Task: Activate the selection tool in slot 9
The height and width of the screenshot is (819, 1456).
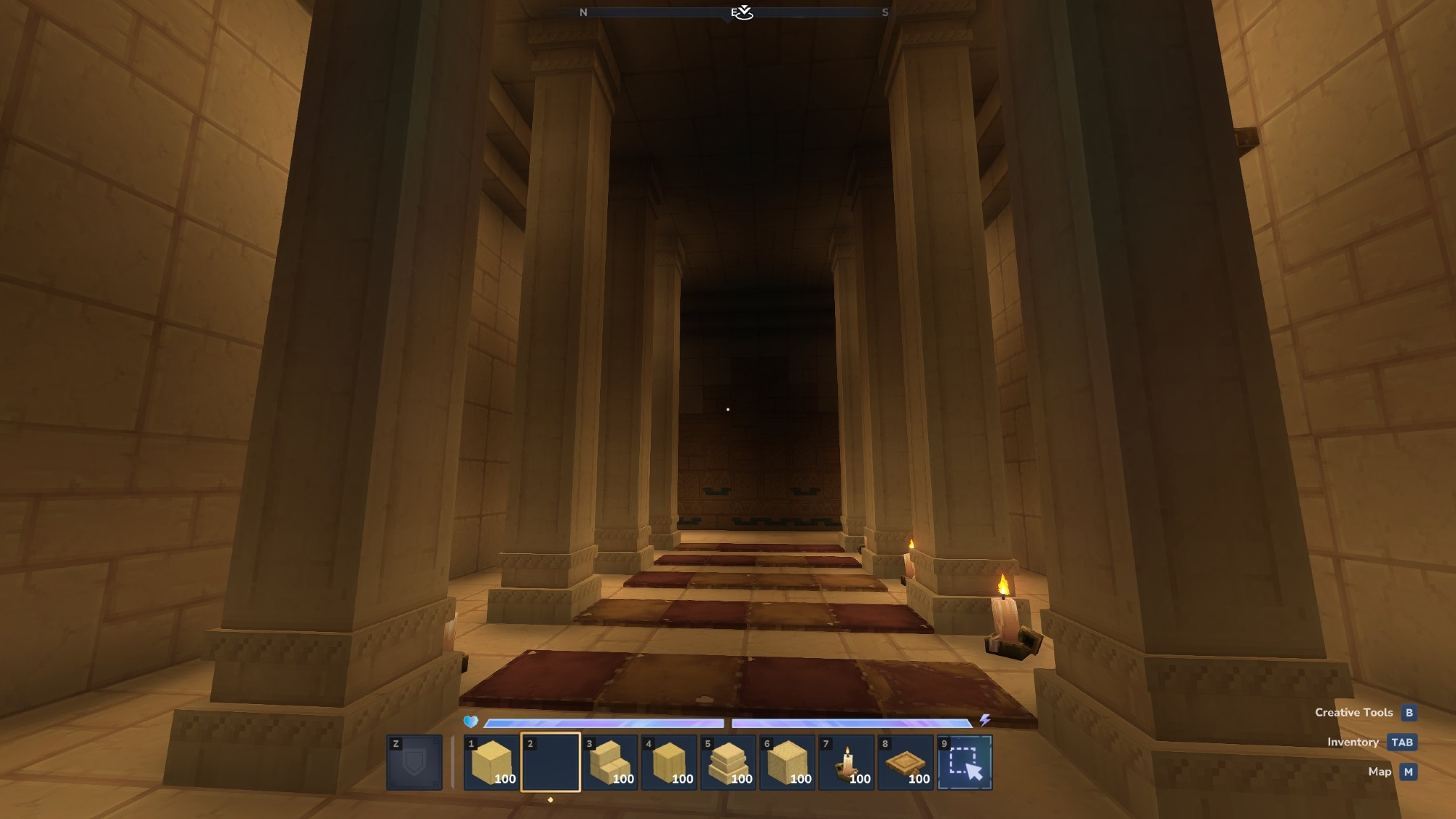Action: click(x=965, y=762)
